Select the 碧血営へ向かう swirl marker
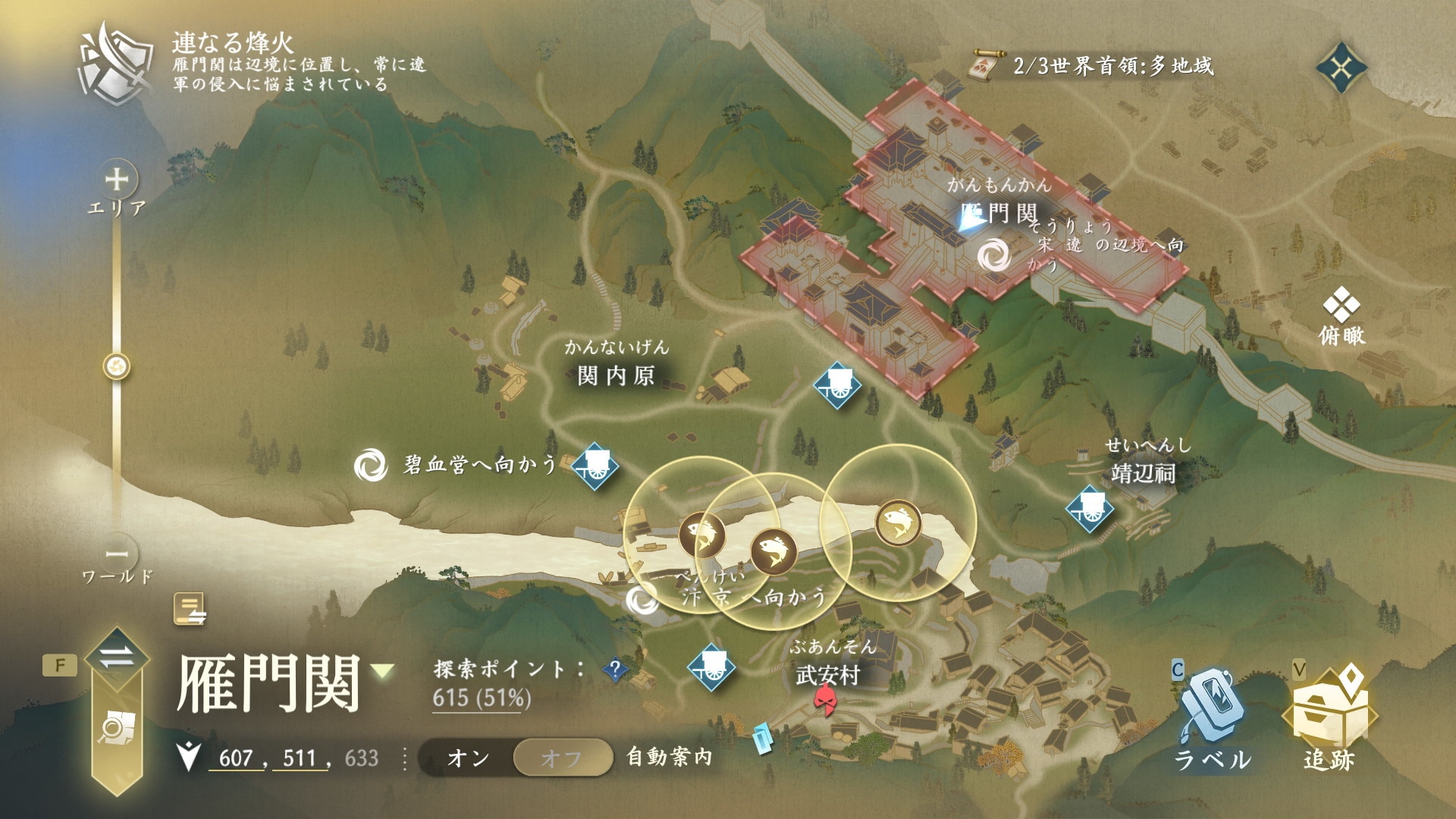Image resolution: width=1456 pixels, height=819 pixels. coord(371,464)
